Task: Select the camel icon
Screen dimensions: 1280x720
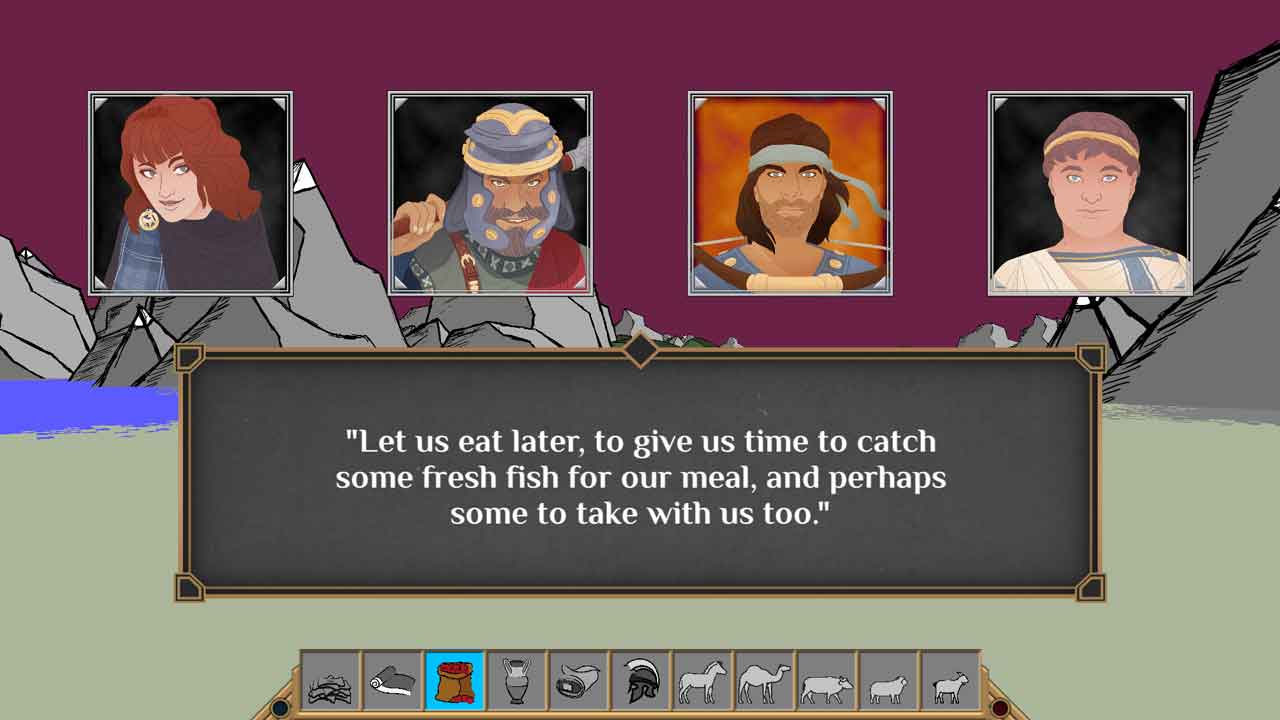Action: pos(765,682)
